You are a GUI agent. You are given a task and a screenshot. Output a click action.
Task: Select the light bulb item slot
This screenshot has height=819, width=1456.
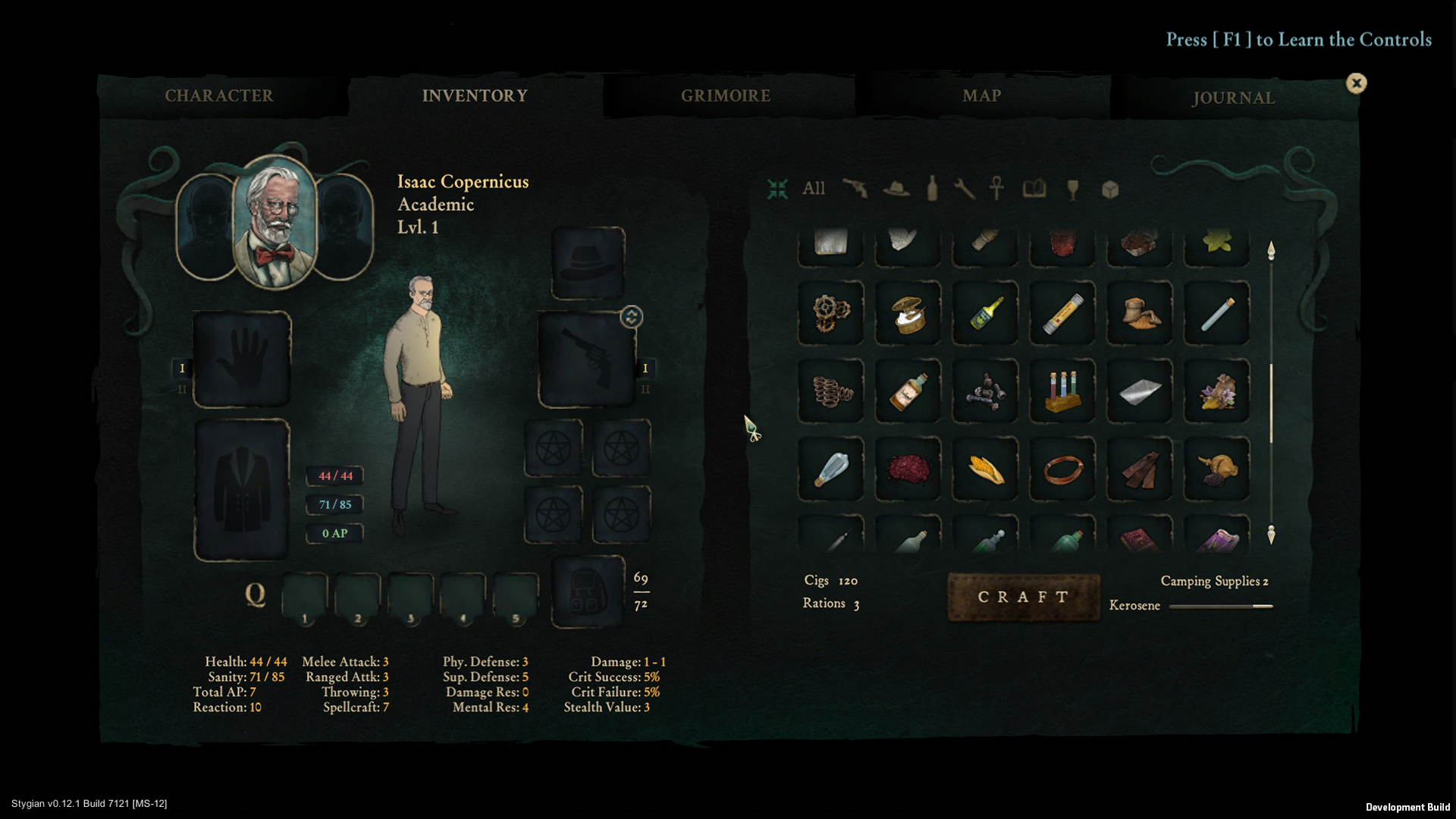(x=831, y=469)
